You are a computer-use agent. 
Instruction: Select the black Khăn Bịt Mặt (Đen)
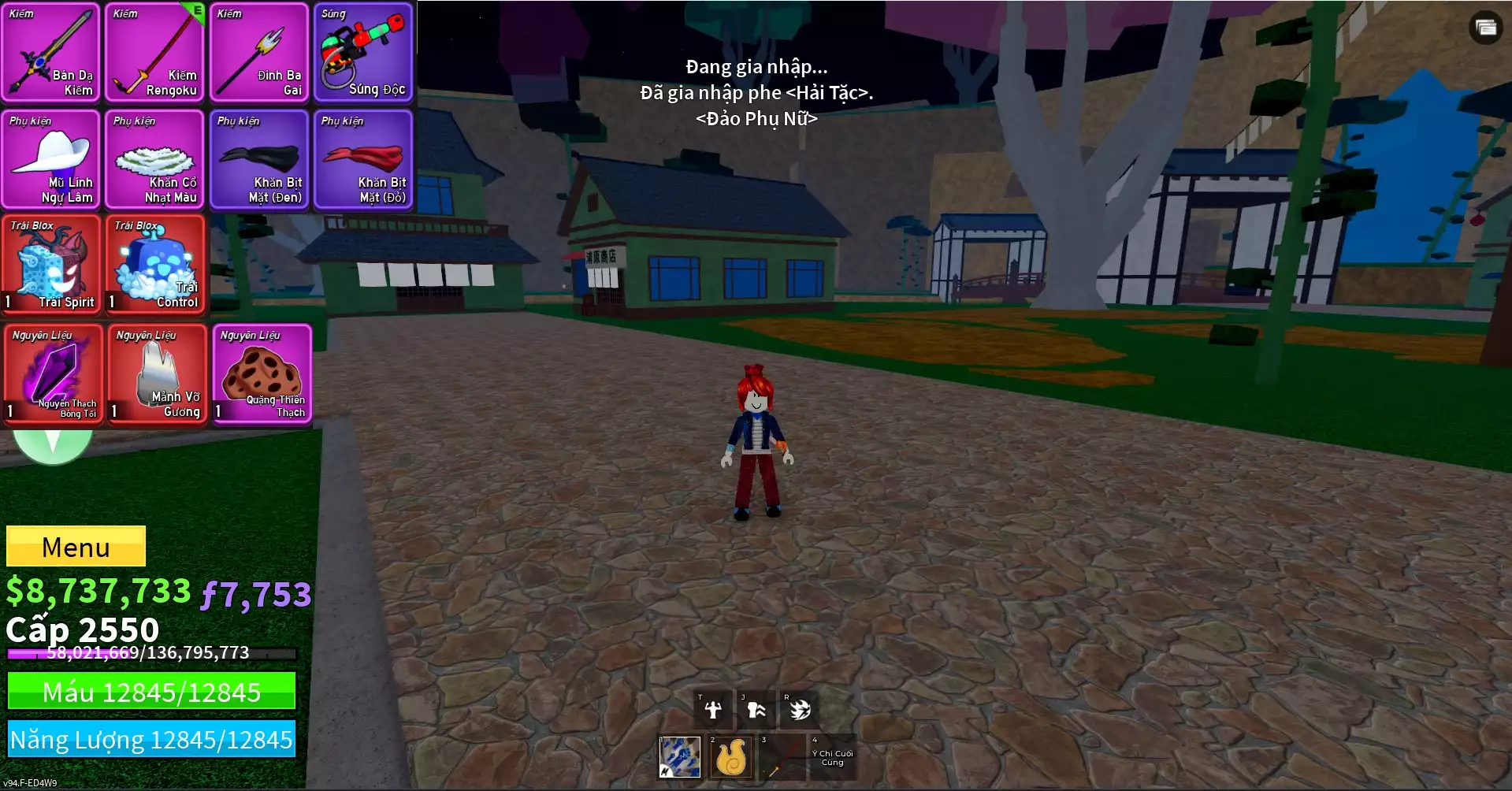[259, 159]
